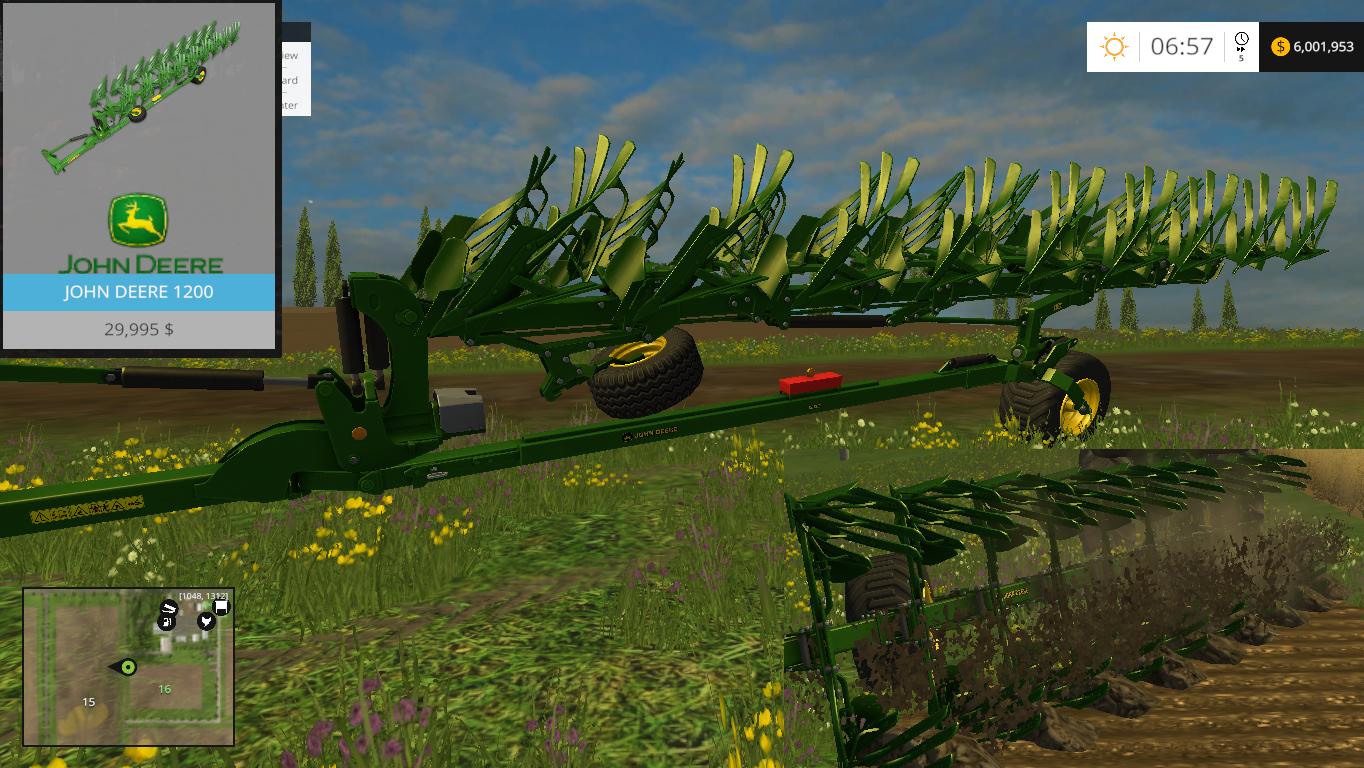Click the clock time-scale icon
The image size is (1364, 768).
(1241, 38)
